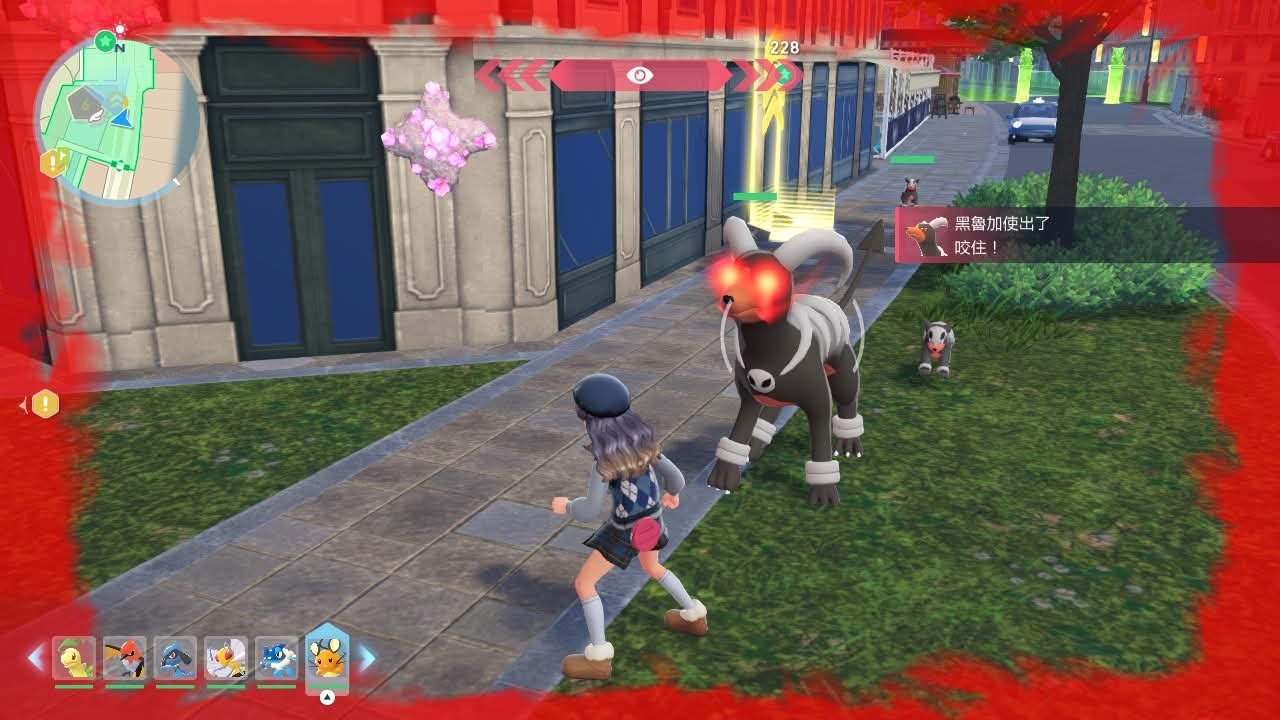Choose Fletchinder from the party bar
Screen dimensions: 1280x720
(x=125, y=658)
